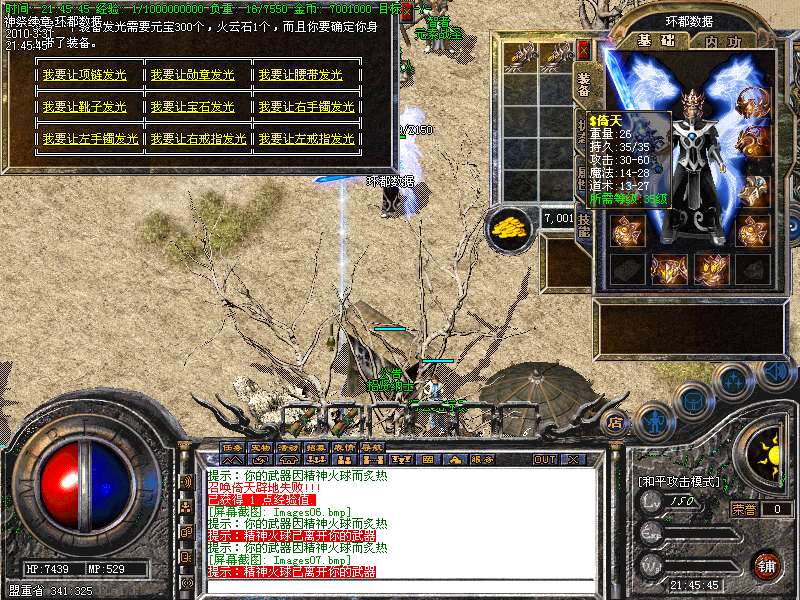Image resolution: width=800 pixels, height=600 pixels.
Task: Choose 我要让右手镯发光 option
Action: pyautogui.click(x=306, y=107)
